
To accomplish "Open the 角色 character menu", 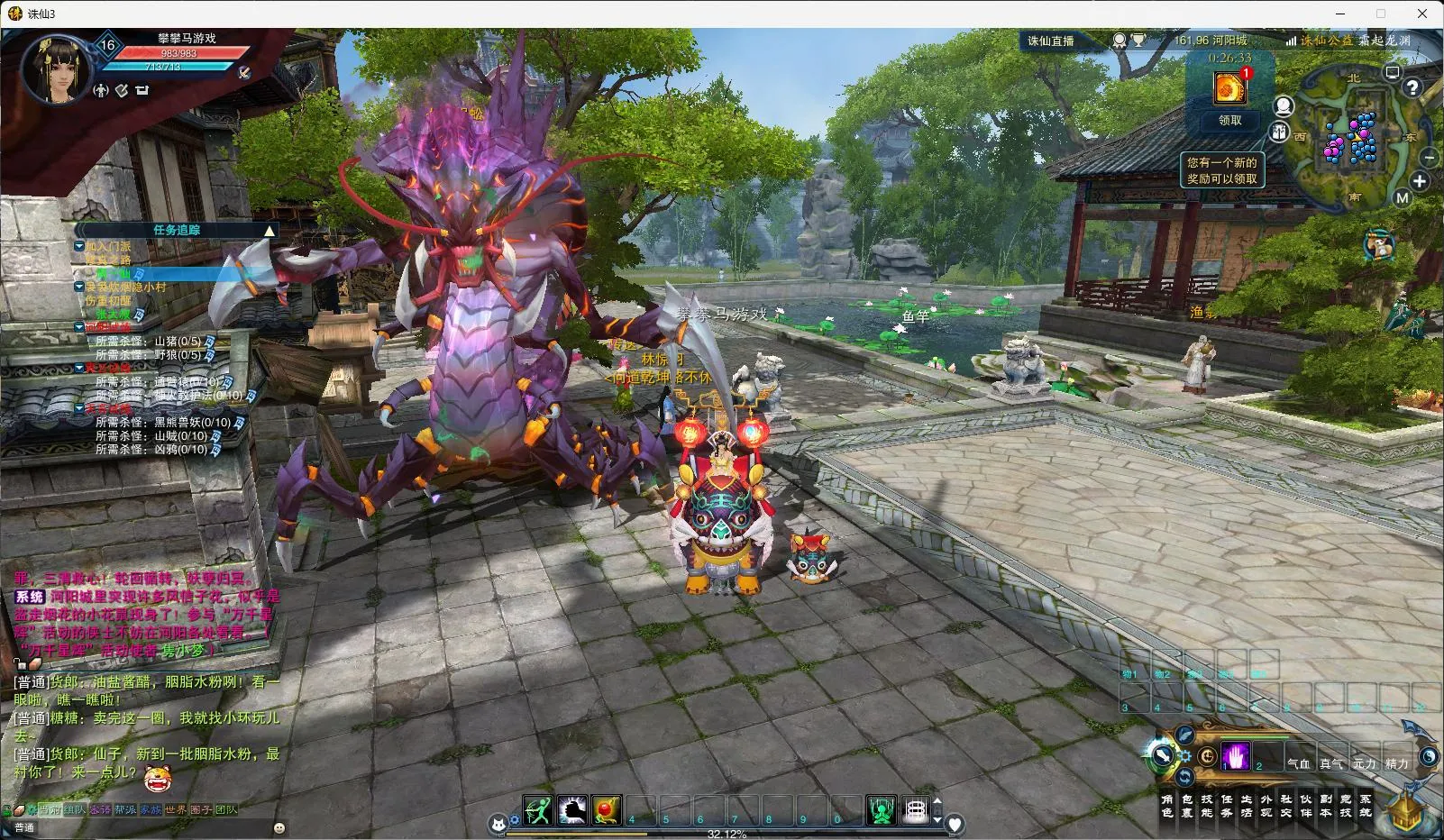I will tap(1167, 805).
